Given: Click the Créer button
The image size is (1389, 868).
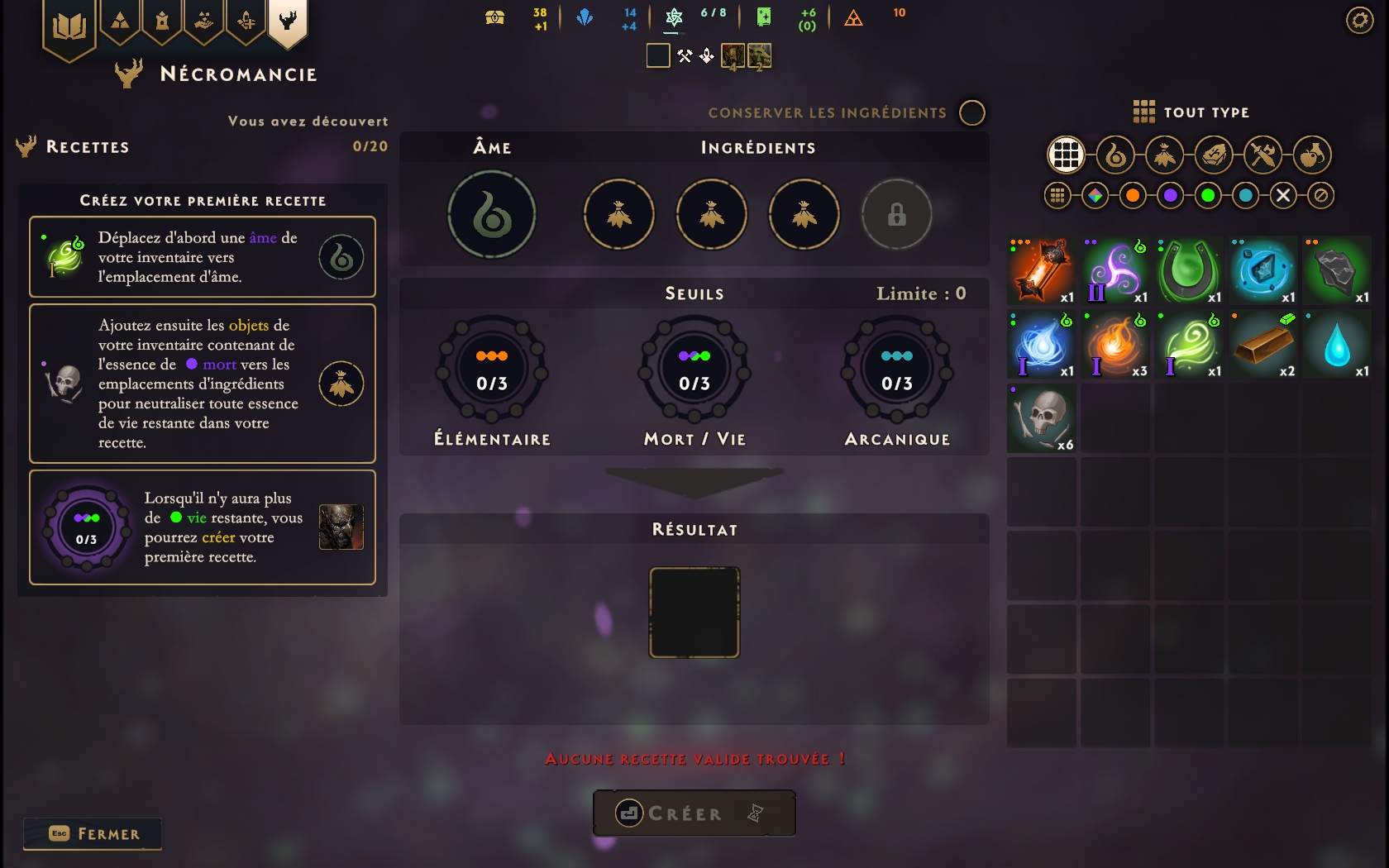Looking at the screenshot, I should tap(694, 813).
